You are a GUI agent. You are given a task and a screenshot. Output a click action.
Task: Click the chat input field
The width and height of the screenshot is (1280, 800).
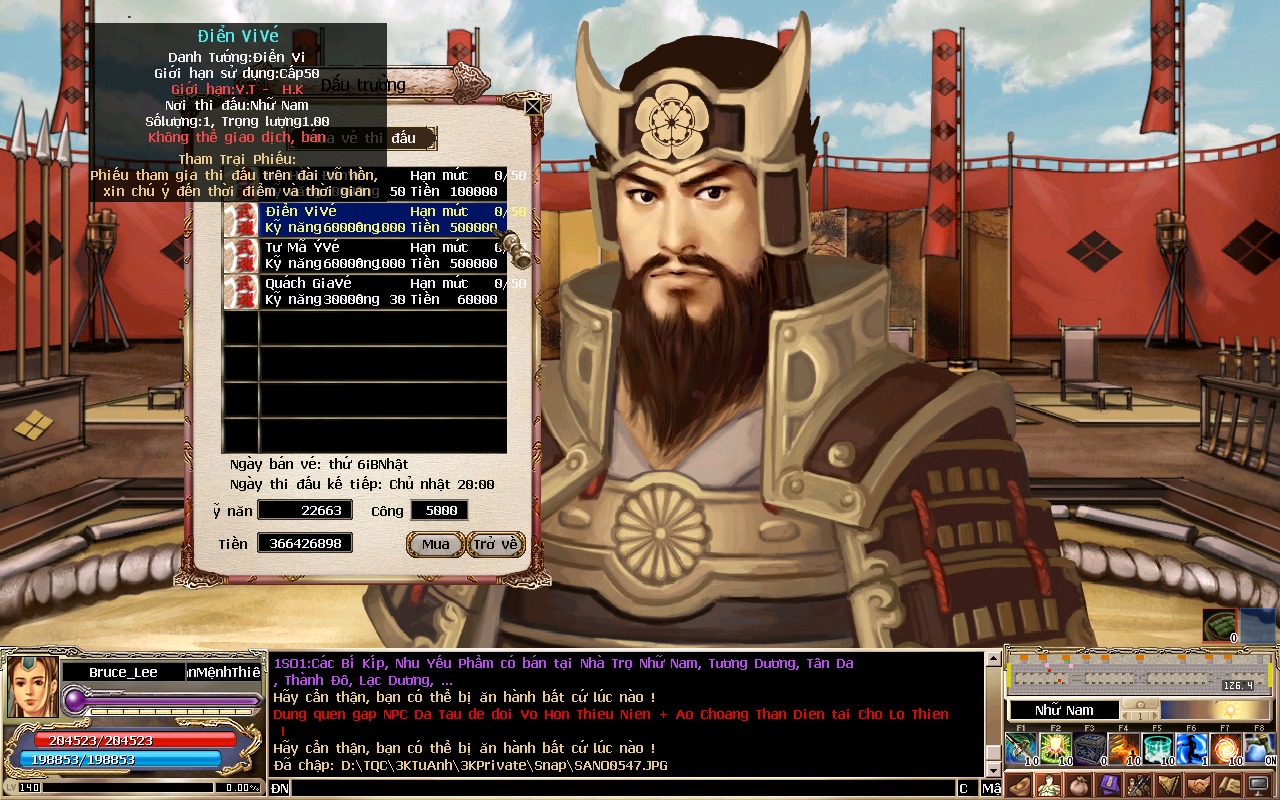click(620, 789)
